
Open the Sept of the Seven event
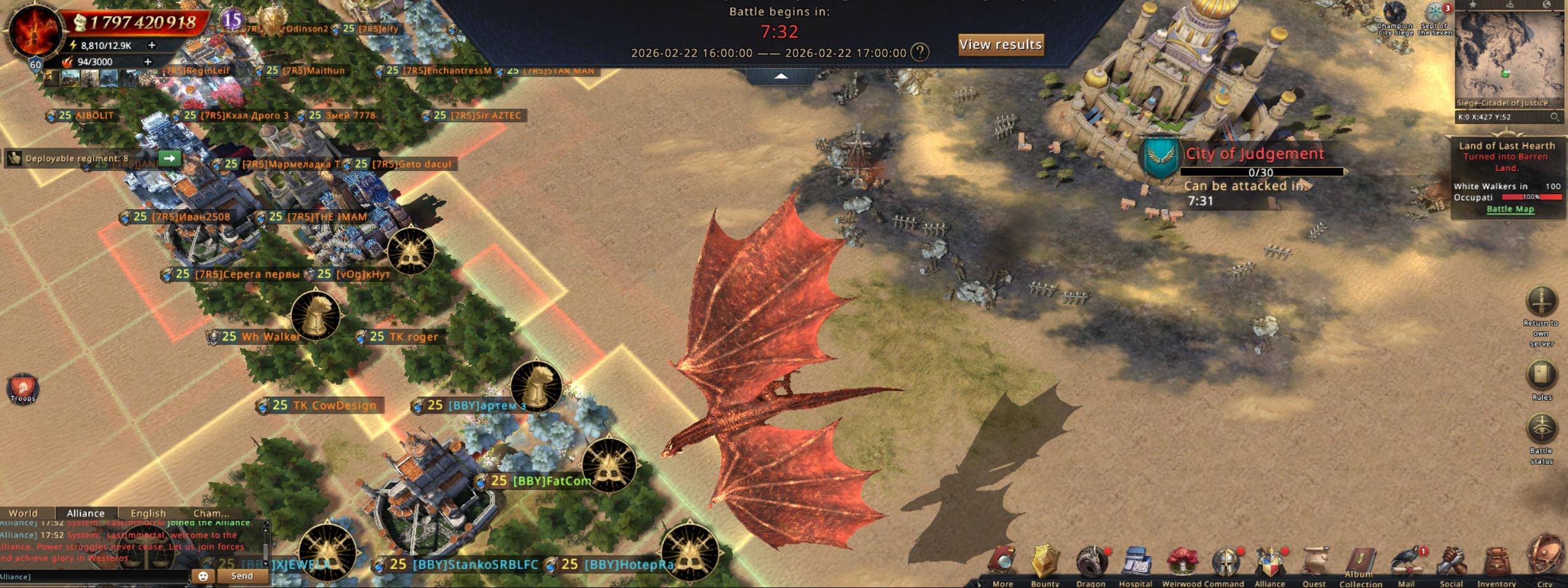tap(1435, 14)
